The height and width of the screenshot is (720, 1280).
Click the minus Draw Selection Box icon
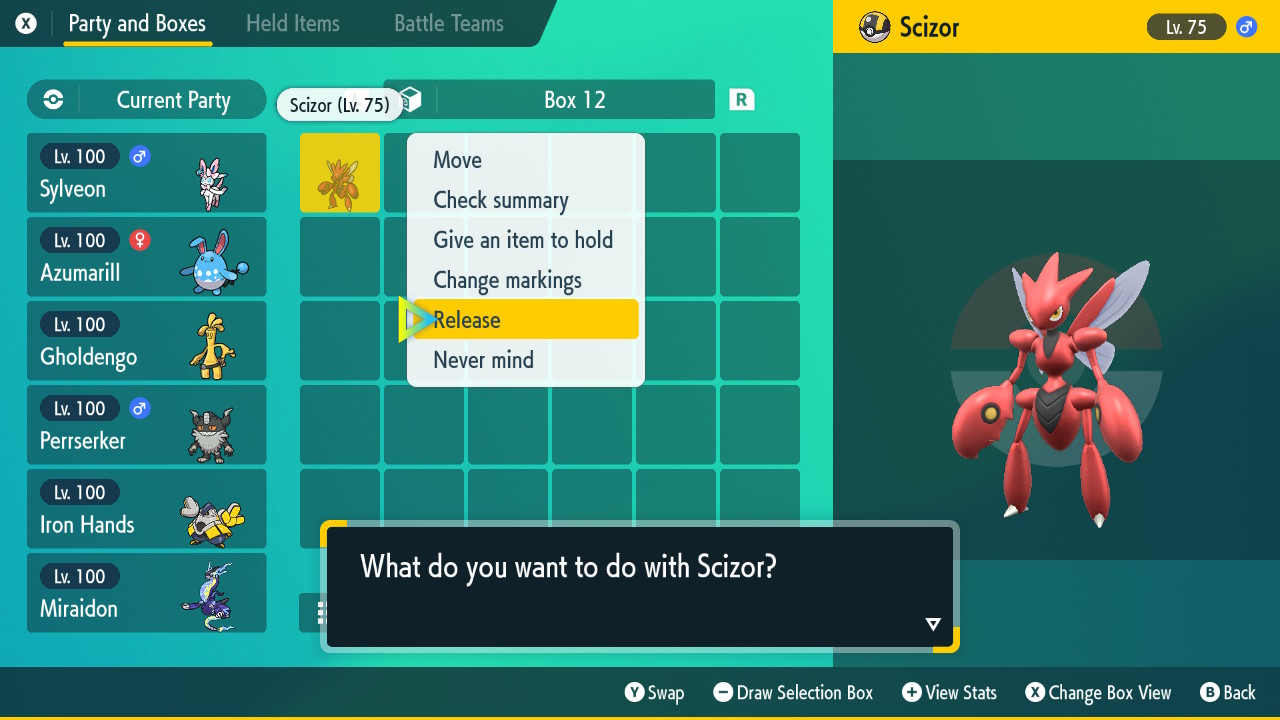click(723, 692)
